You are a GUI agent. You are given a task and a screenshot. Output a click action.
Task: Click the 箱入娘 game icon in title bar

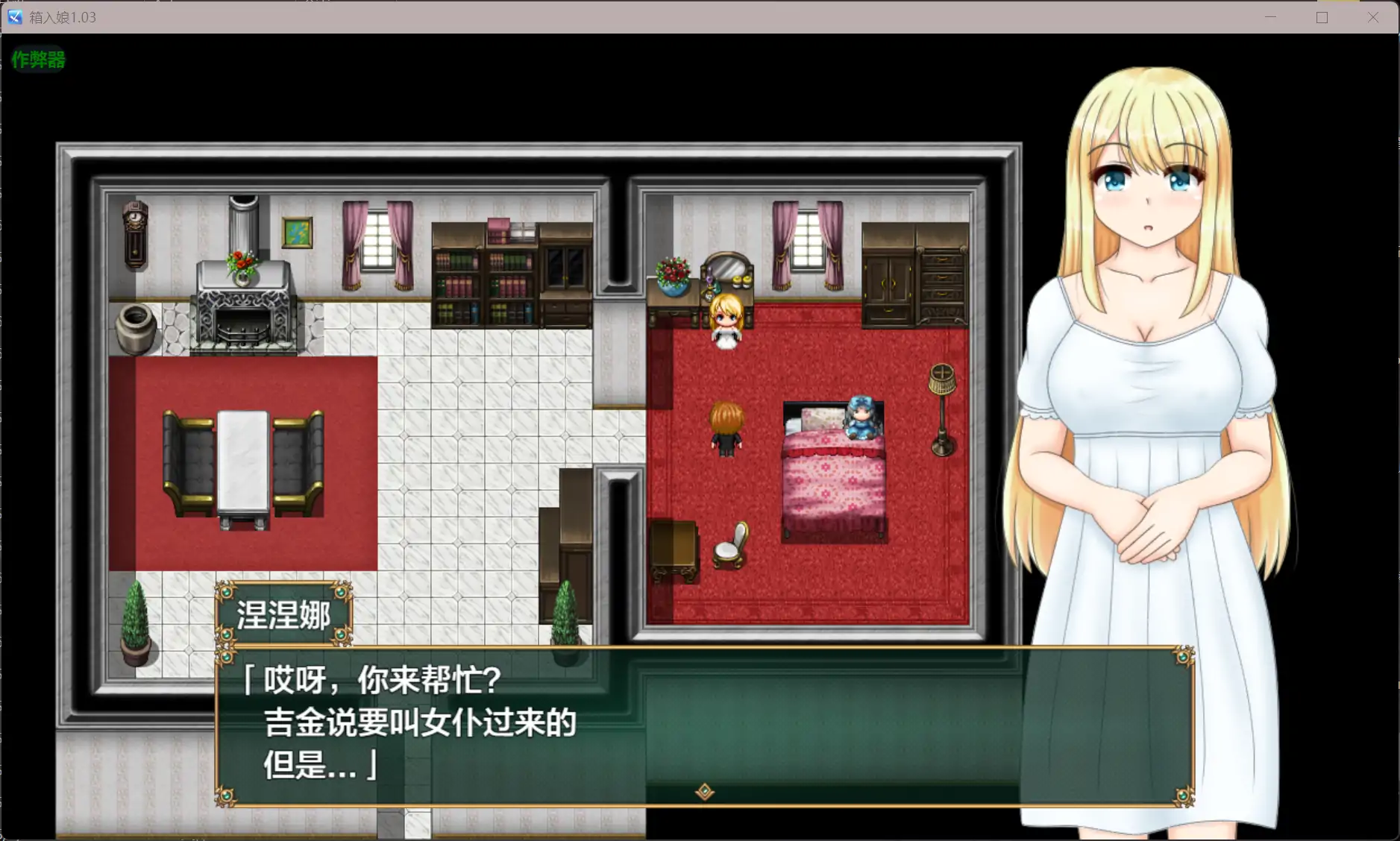[13, 16]
